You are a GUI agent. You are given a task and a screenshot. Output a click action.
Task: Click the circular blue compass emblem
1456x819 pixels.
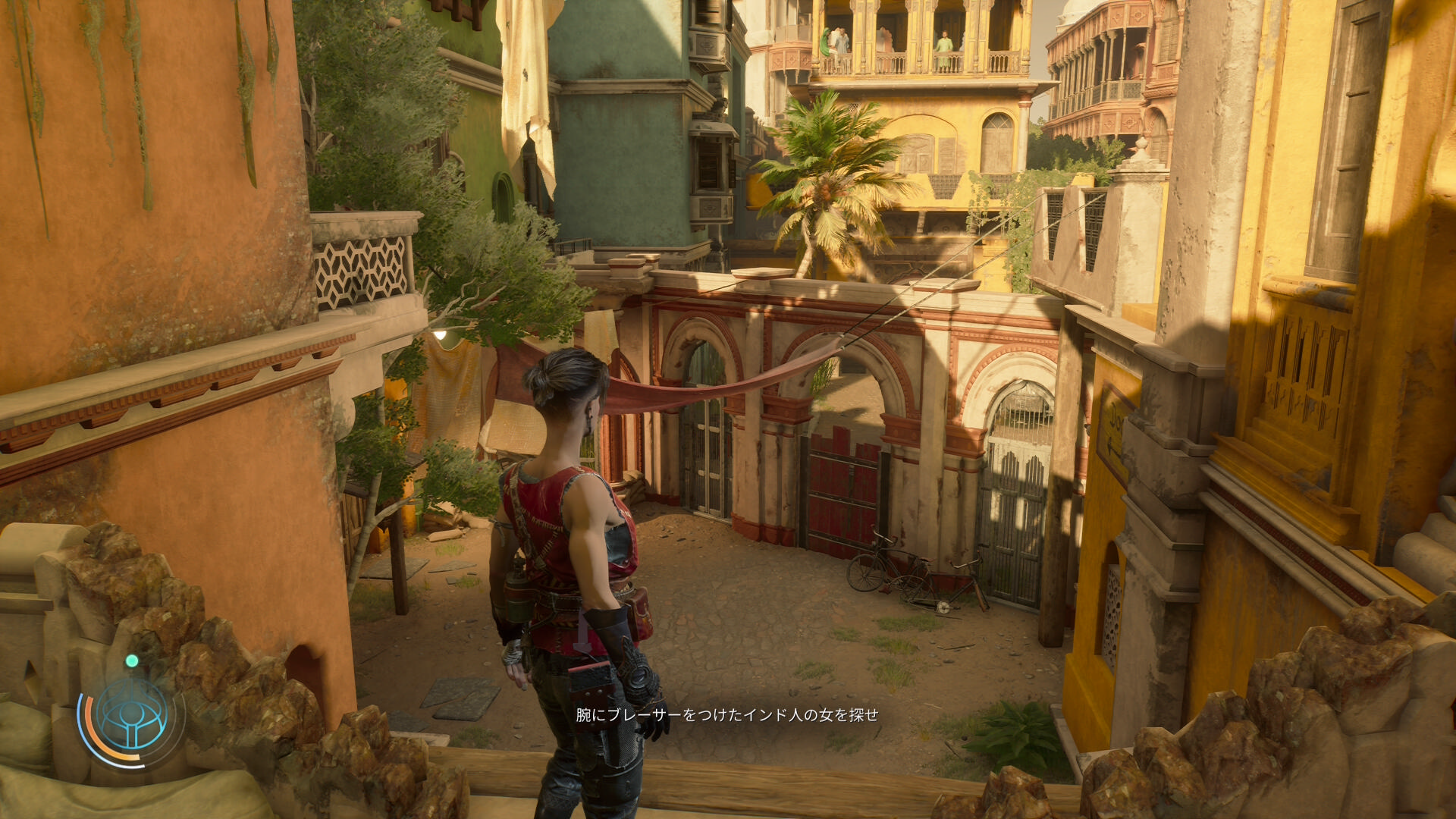pyautogui.click(x=132, y=715)
